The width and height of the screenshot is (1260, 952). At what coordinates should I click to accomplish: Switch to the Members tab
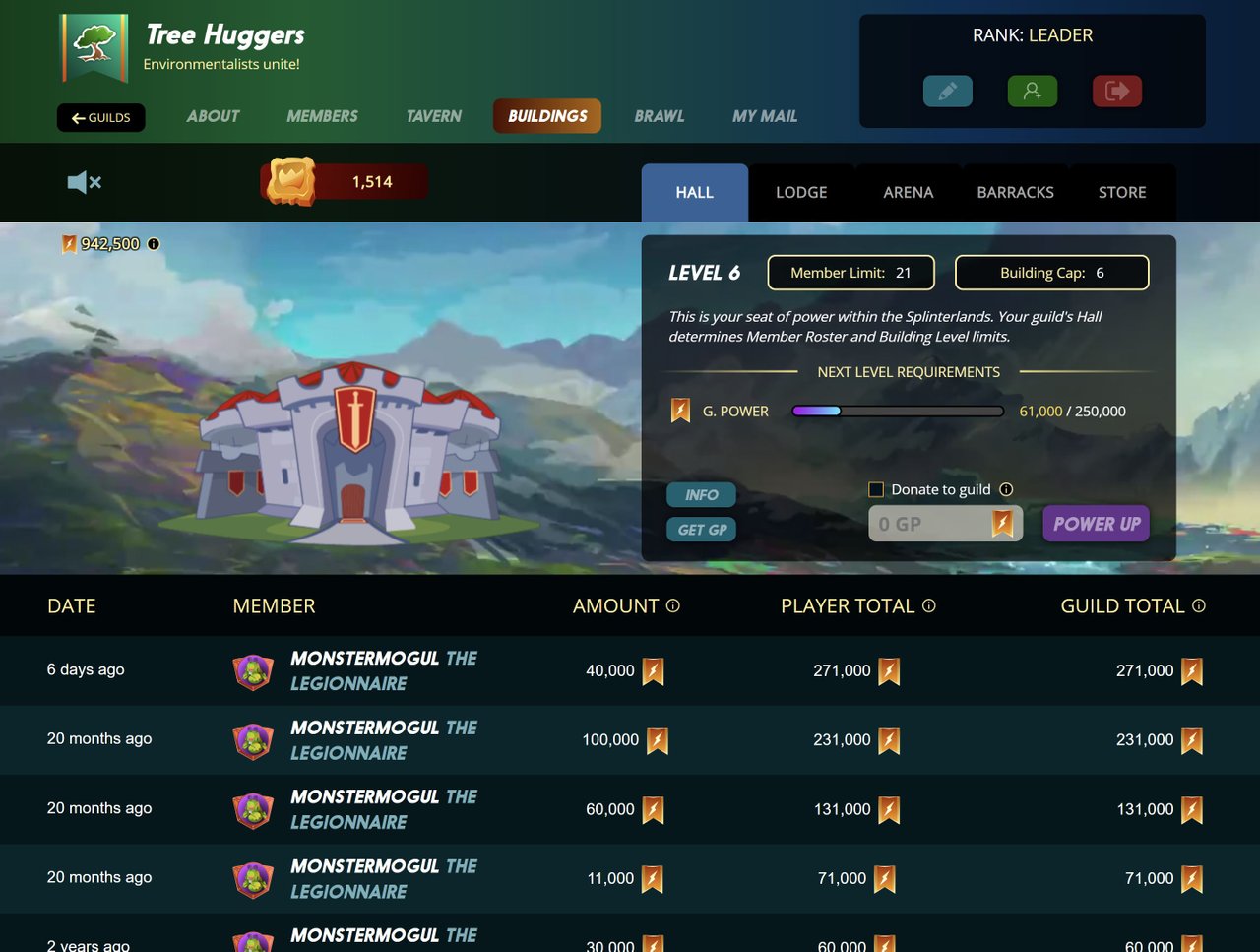tap(322, 116)
